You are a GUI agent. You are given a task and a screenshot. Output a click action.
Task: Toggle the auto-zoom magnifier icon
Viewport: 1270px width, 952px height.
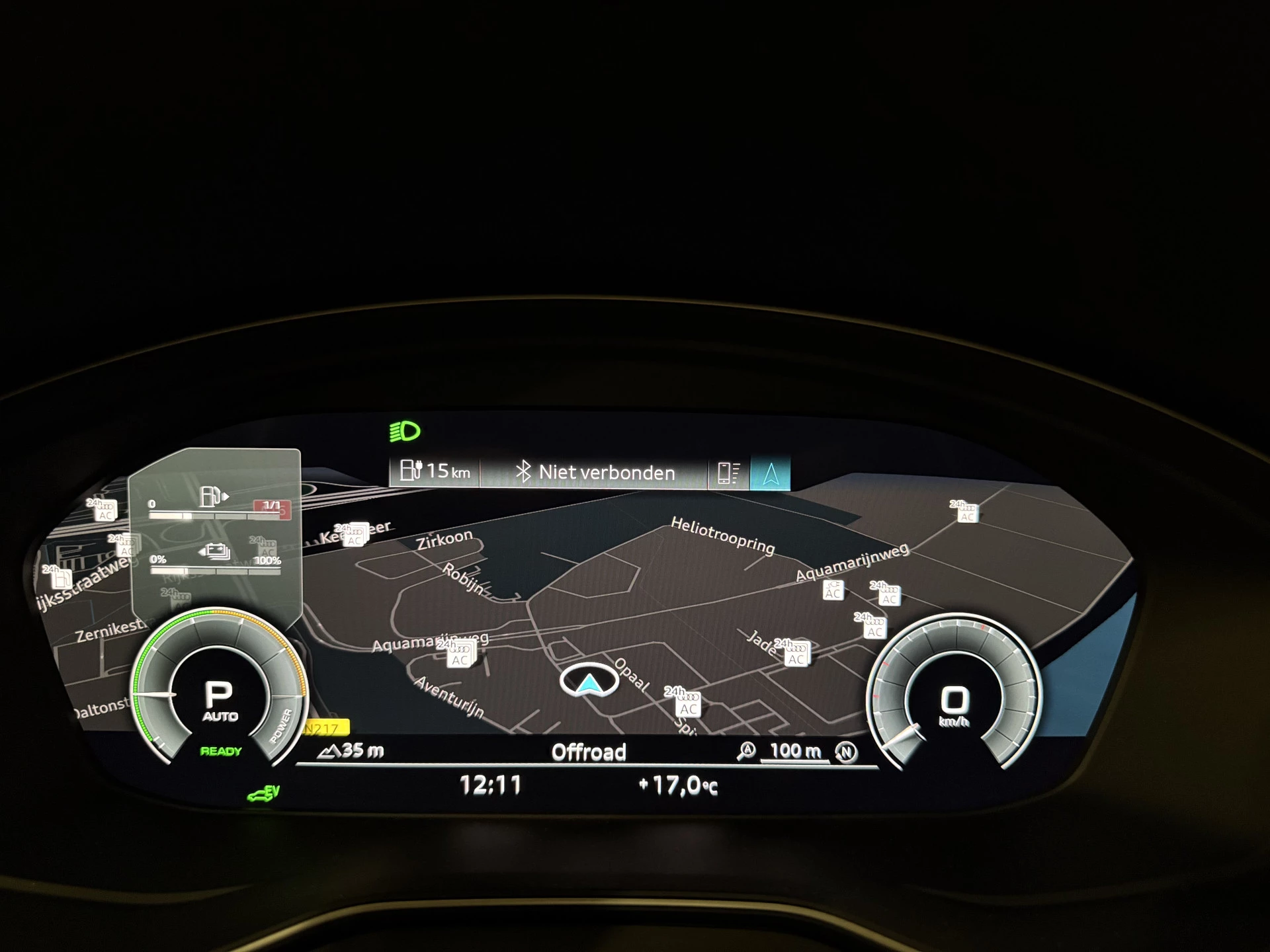[x=747, y=750]
